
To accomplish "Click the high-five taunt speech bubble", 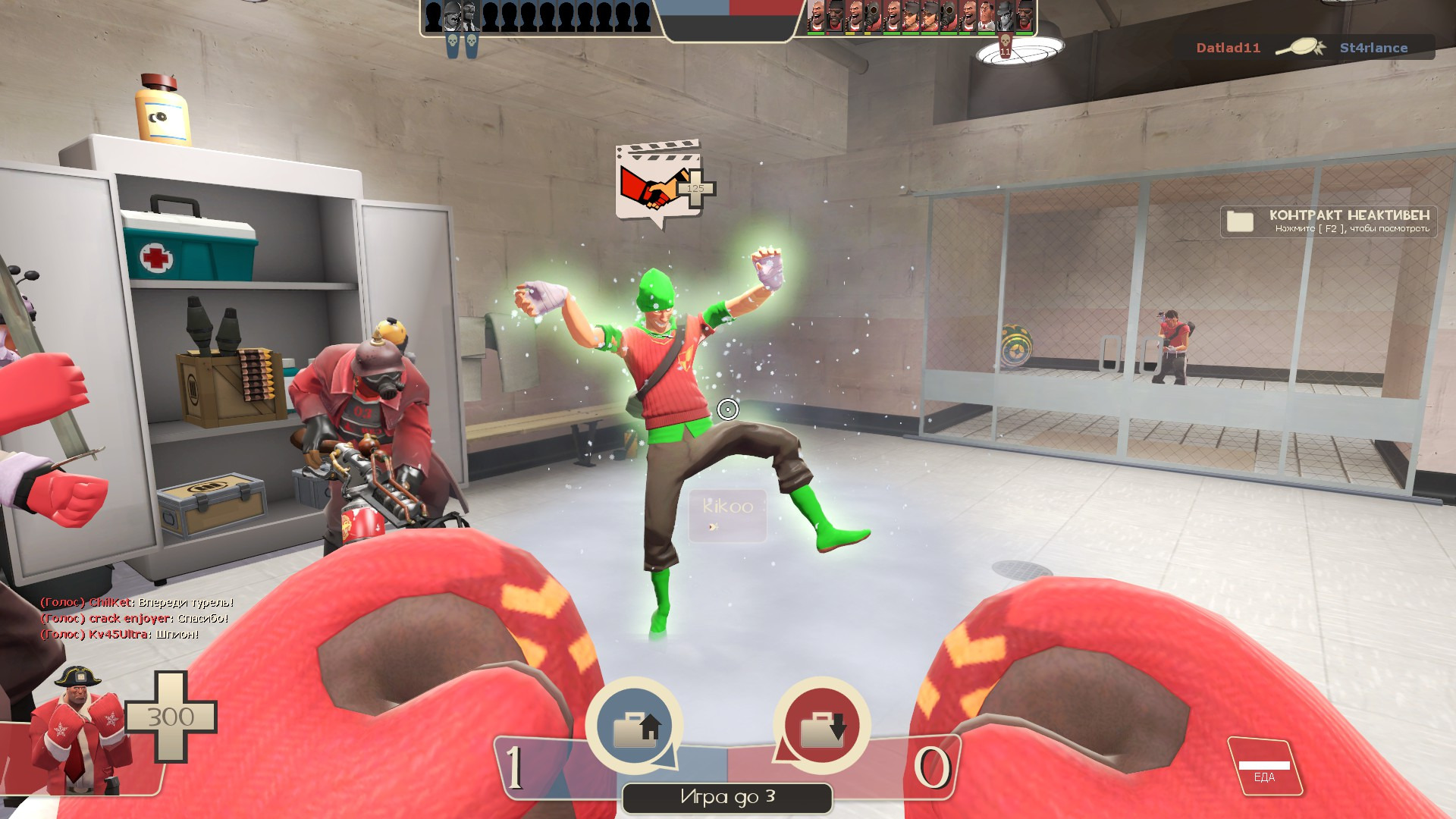I will pyautogui.click(x=657, y=184).
